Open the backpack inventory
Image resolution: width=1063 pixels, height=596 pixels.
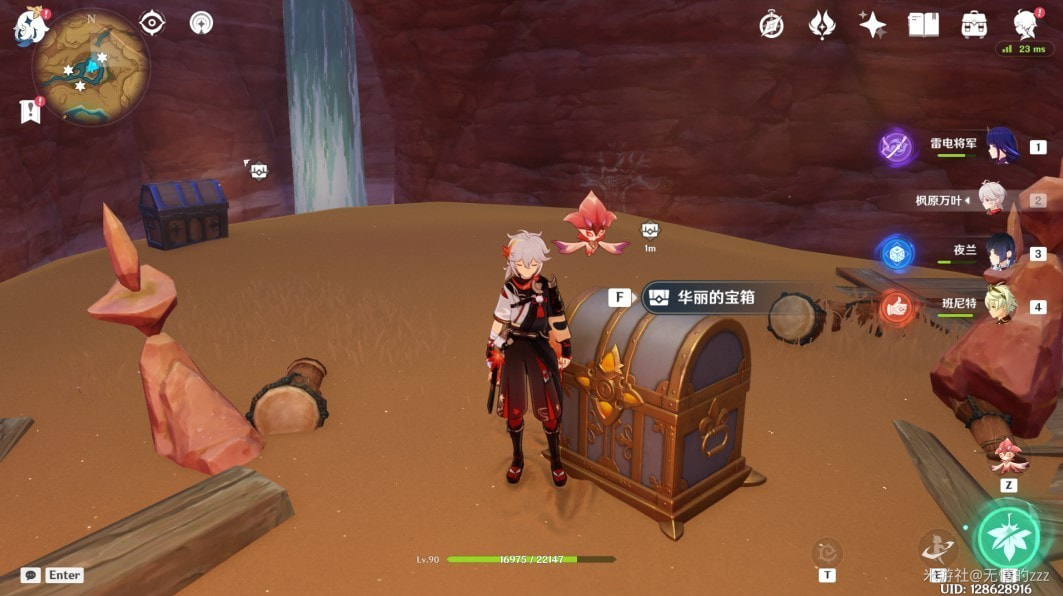click(973, 25)
